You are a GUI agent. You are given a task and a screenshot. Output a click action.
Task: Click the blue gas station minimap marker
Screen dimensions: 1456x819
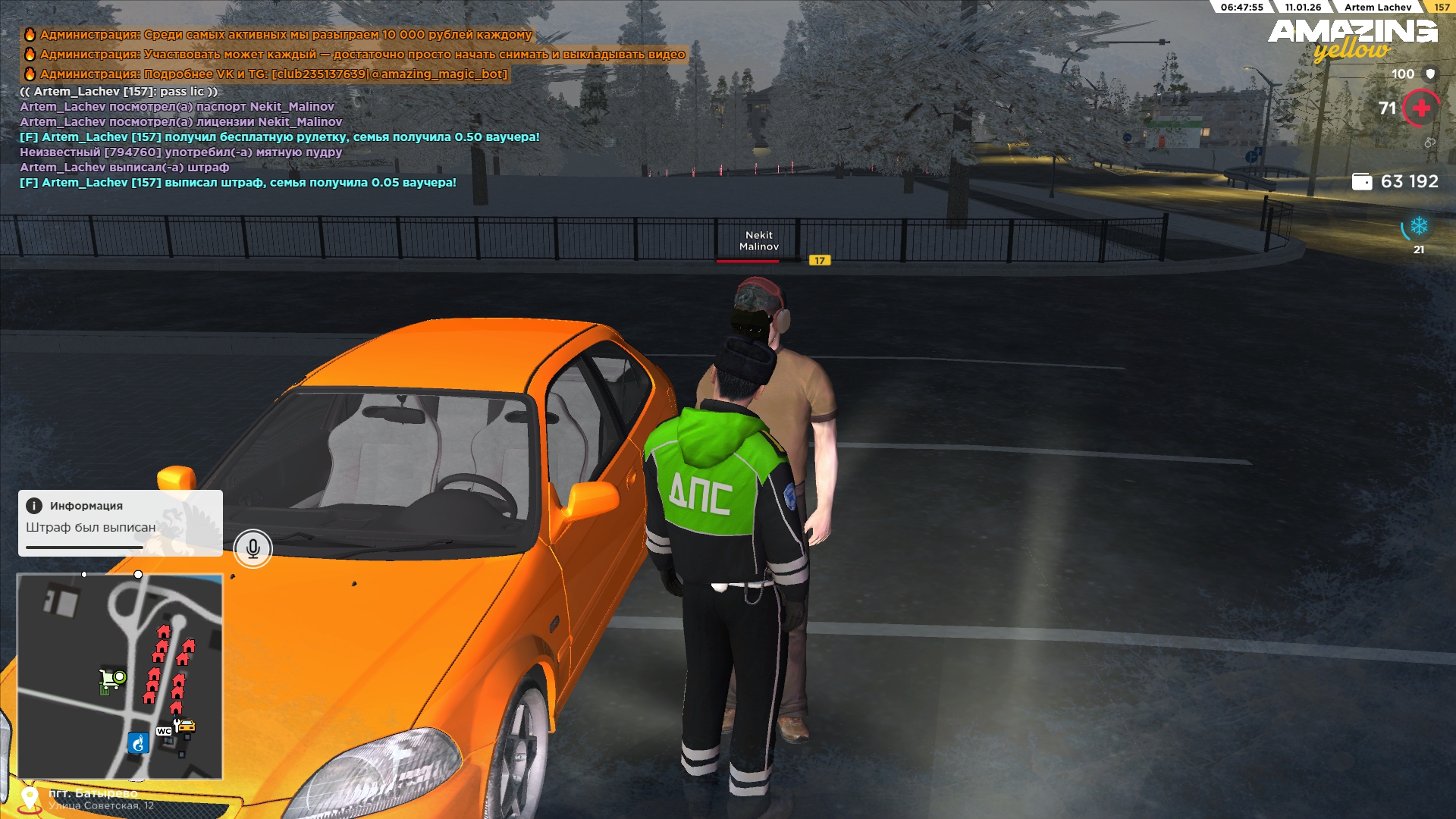click(138, 743)
